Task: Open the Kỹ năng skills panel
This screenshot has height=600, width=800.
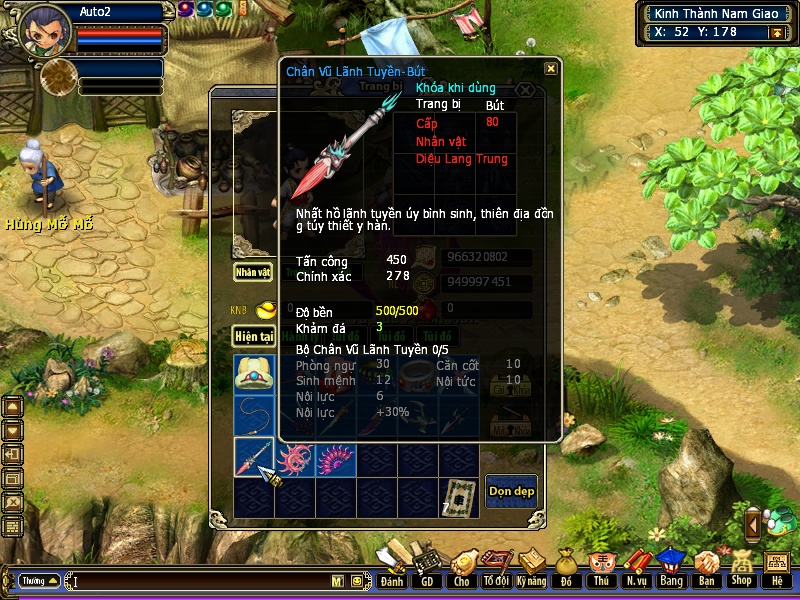Action: point(531,568)
